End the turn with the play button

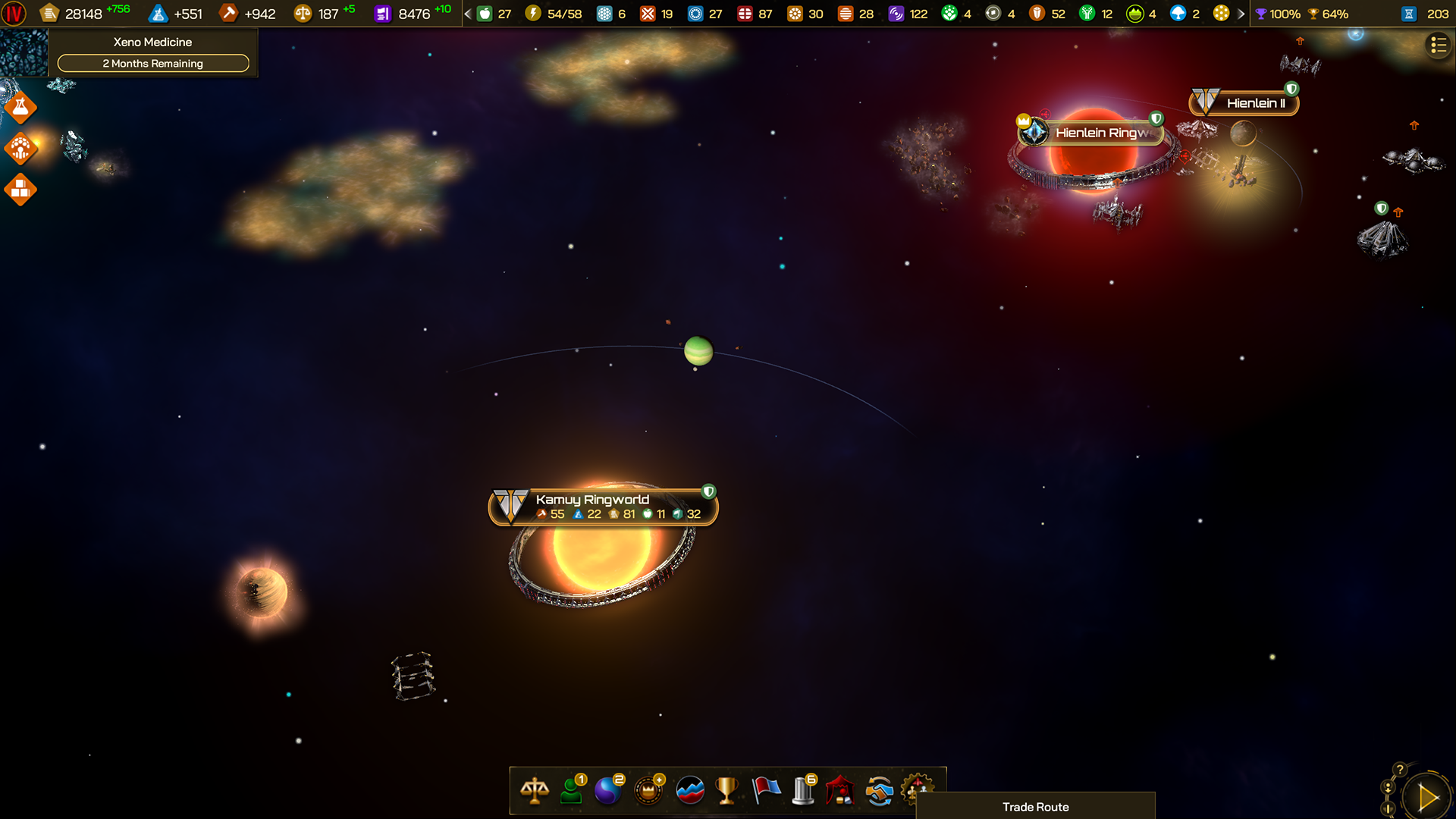[x=1427, y=797]
